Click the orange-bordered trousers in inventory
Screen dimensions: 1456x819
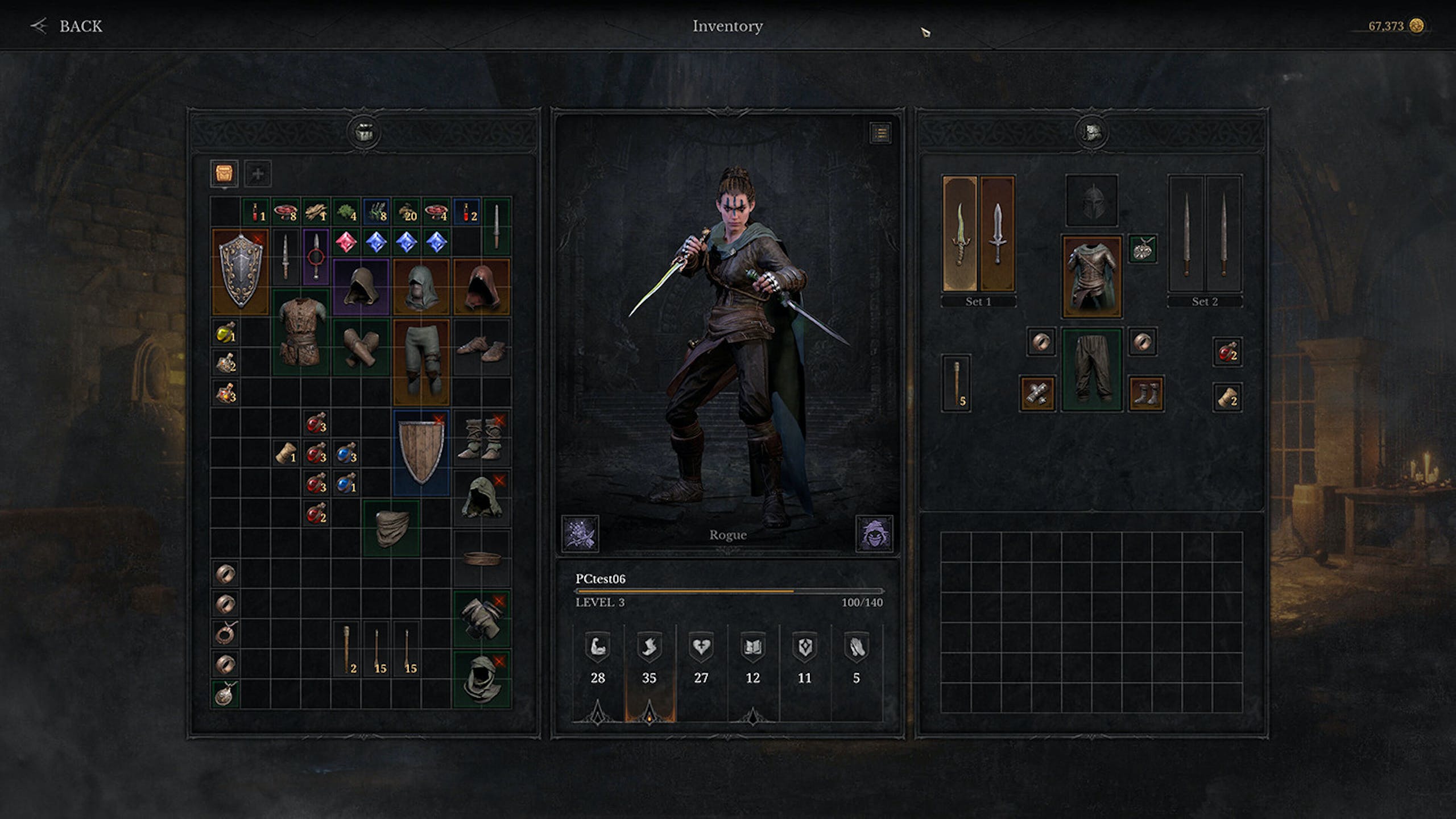421,361
